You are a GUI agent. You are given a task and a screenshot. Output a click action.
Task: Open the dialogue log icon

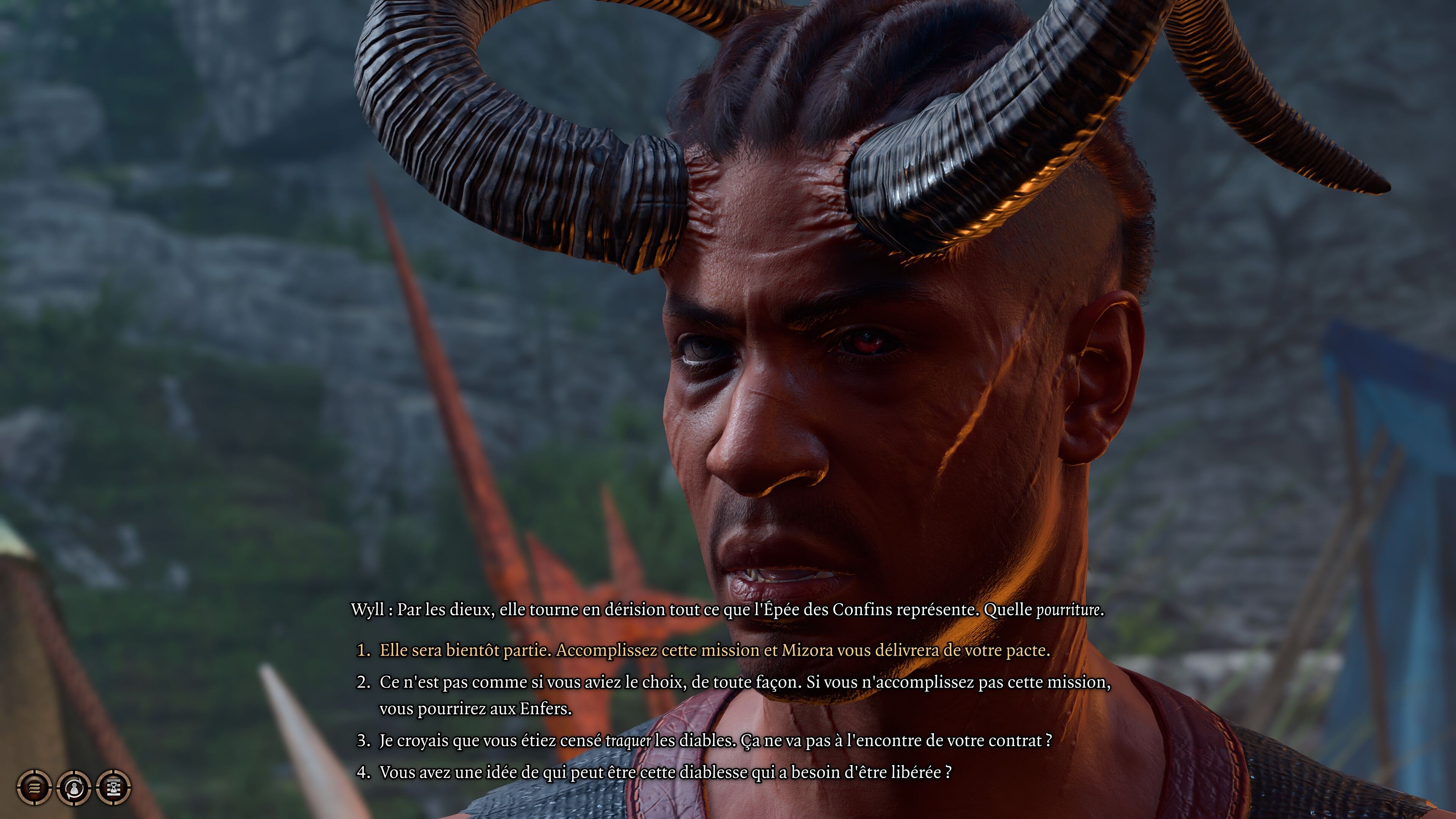[34, 788]
